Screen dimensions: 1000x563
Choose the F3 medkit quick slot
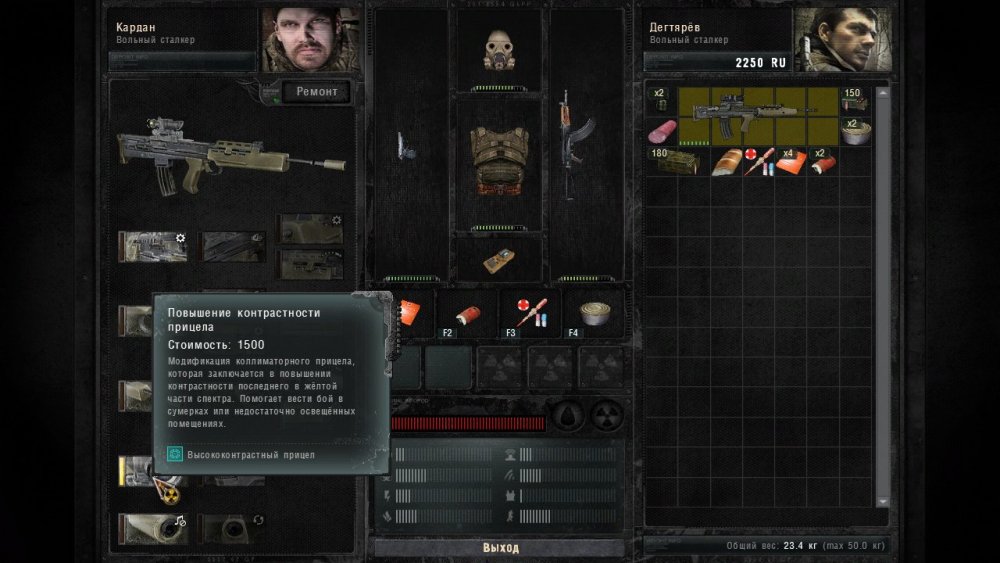tap(529, 314)
